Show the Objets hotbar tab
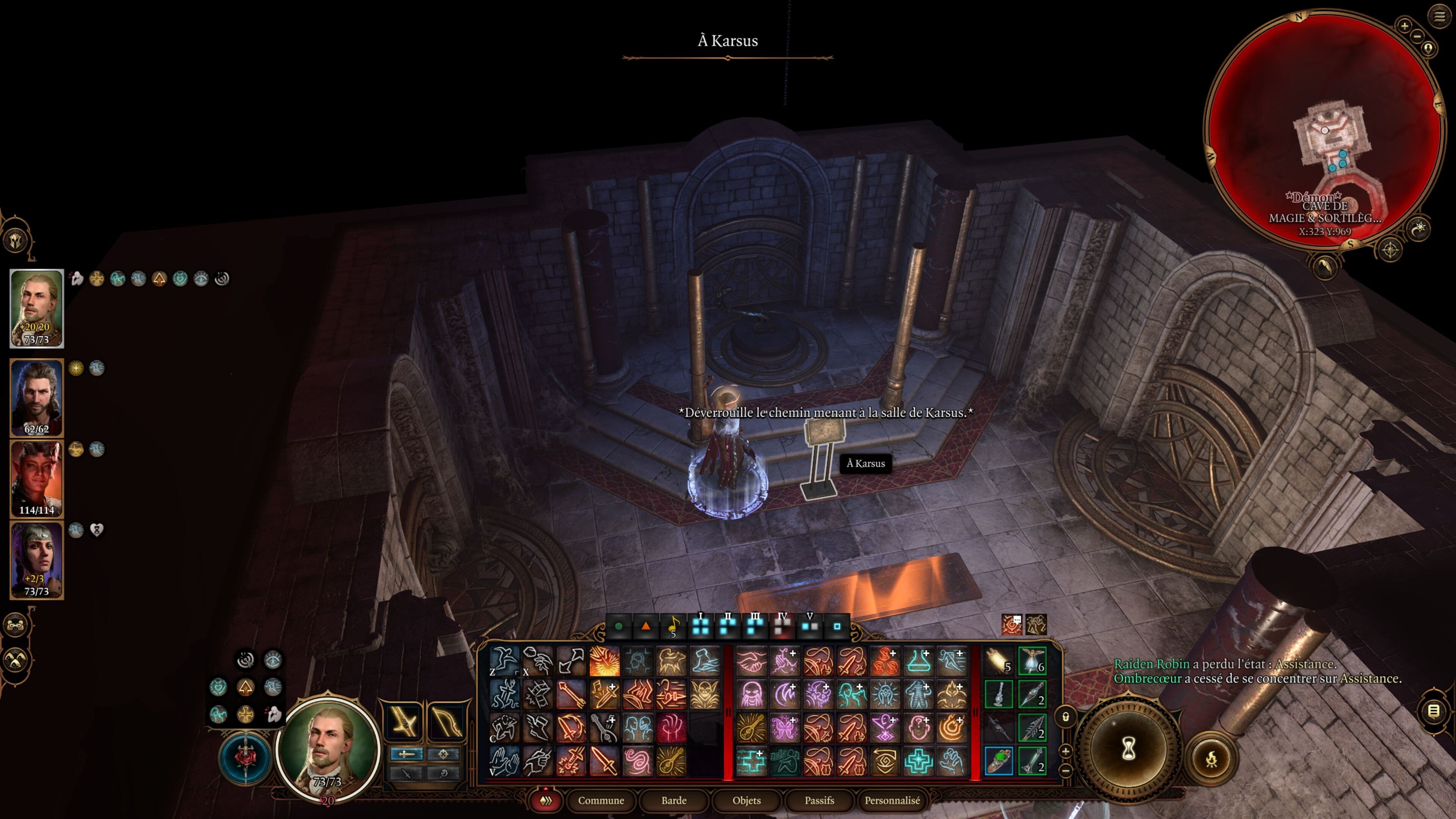 (x=746, y=800)
